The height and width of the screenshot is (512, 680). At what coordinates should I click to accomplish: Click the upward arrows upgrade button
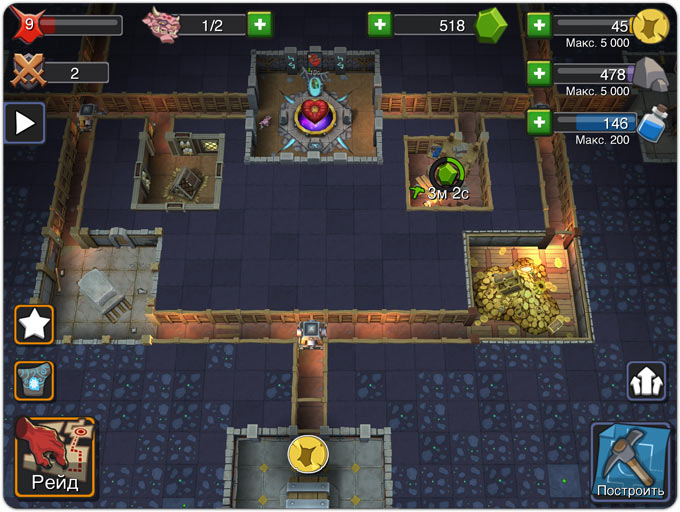tap(646, 381)
